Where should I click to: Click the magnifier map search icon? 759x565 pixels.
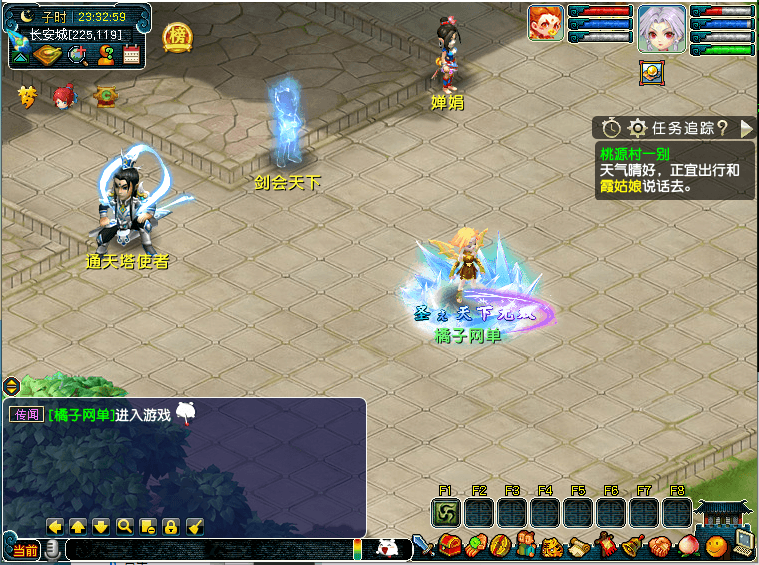coord(77,54)
